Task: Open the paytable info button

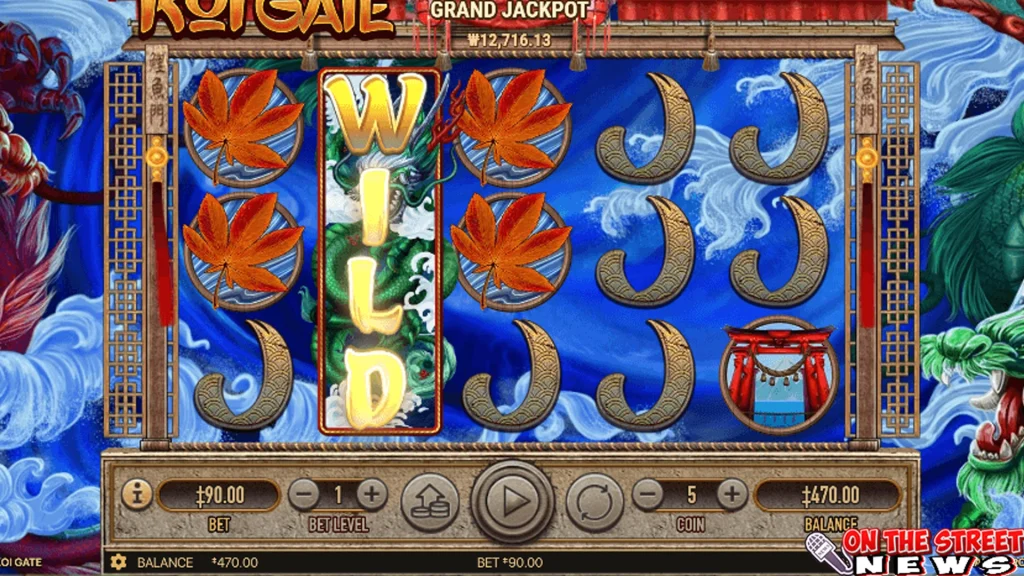Action: (x=137, y=494)
